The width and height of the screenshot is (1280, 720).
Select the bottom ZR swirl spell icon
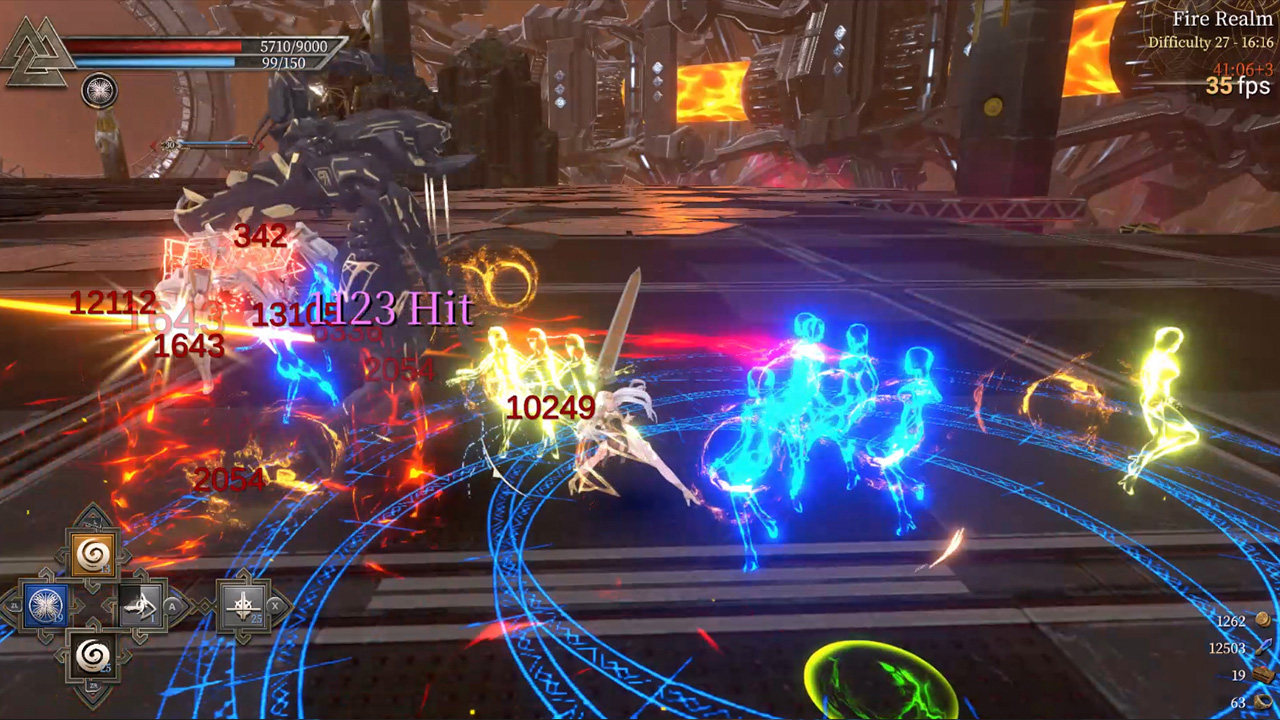pos(92,656)
